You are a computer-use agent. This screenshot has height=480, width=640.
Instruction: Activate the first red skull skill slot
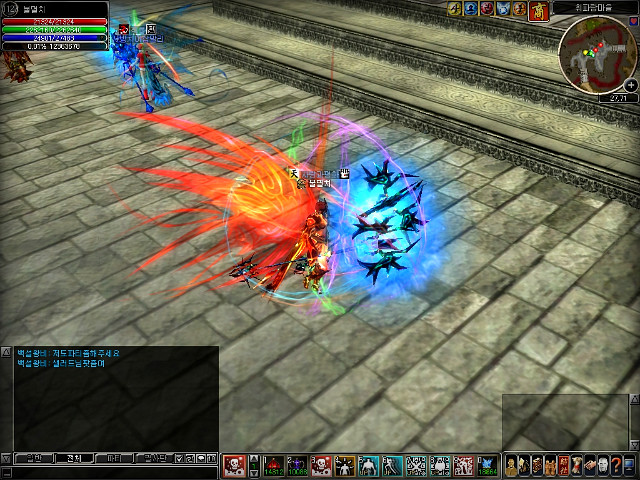(234, 465)
